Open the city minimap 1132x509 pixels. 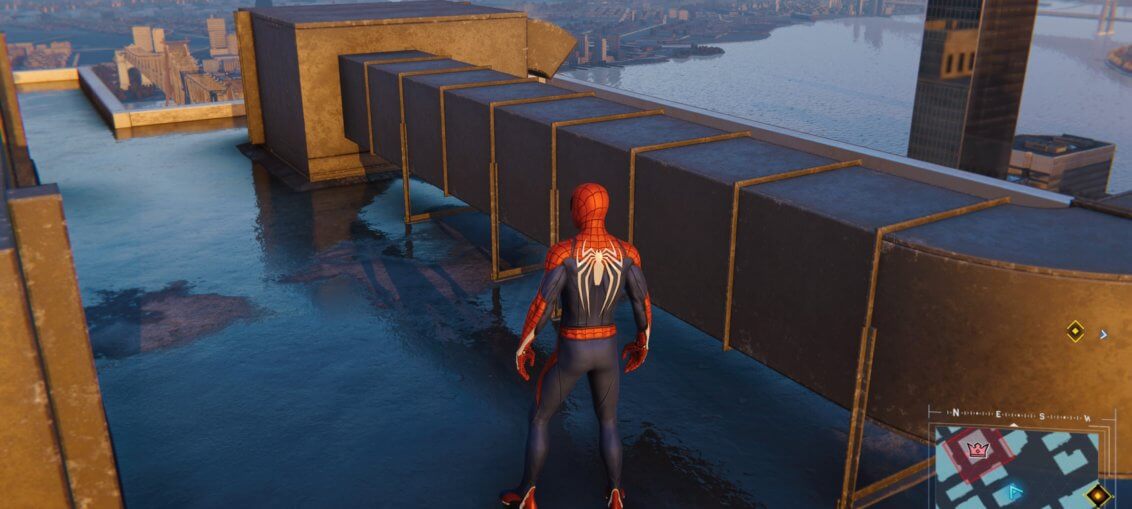pos(1020,467)
